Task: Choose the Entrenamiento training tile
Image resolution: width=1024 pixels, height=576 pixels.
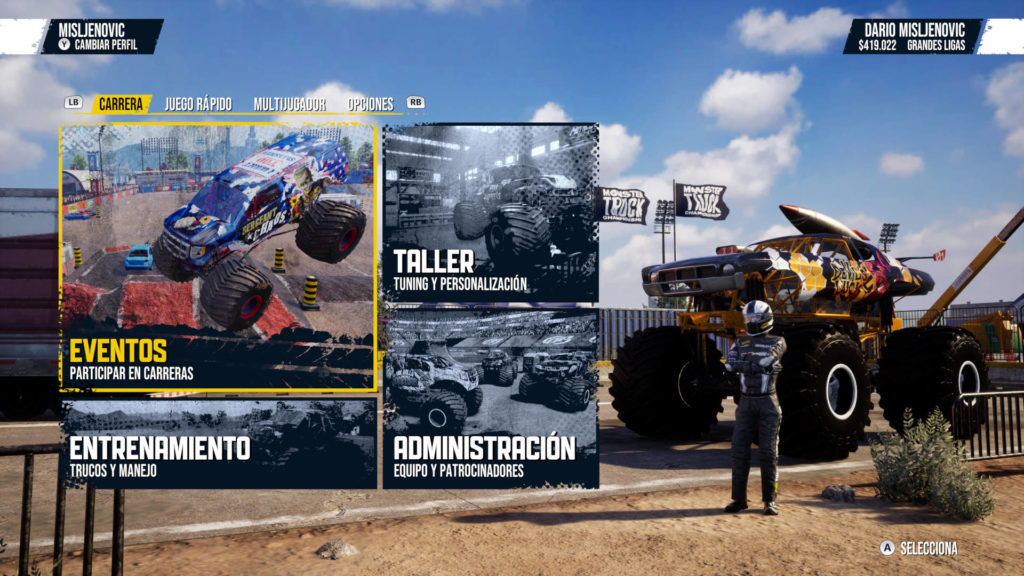Action: pos(219,444)
